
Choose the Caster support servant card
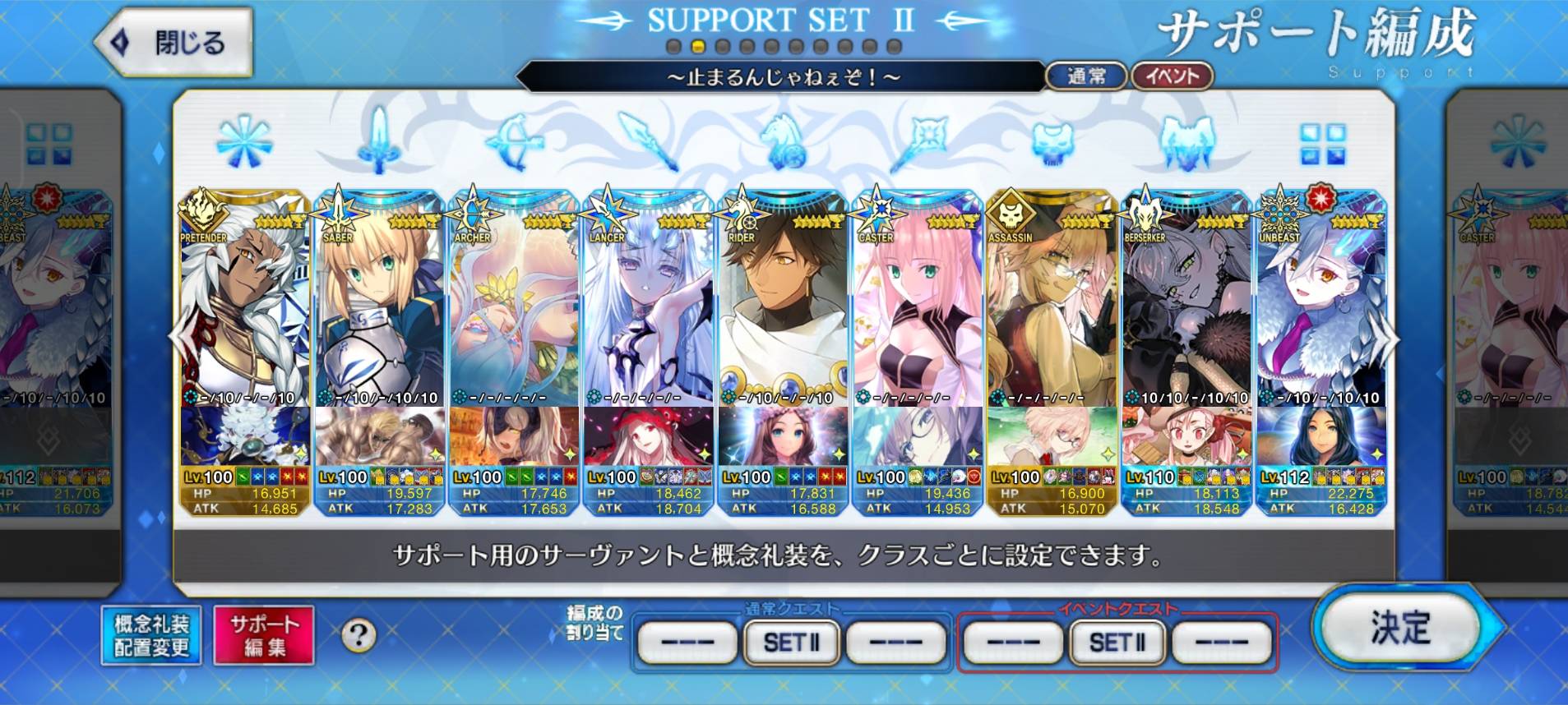pyautogui.click(x=918, y=312)
